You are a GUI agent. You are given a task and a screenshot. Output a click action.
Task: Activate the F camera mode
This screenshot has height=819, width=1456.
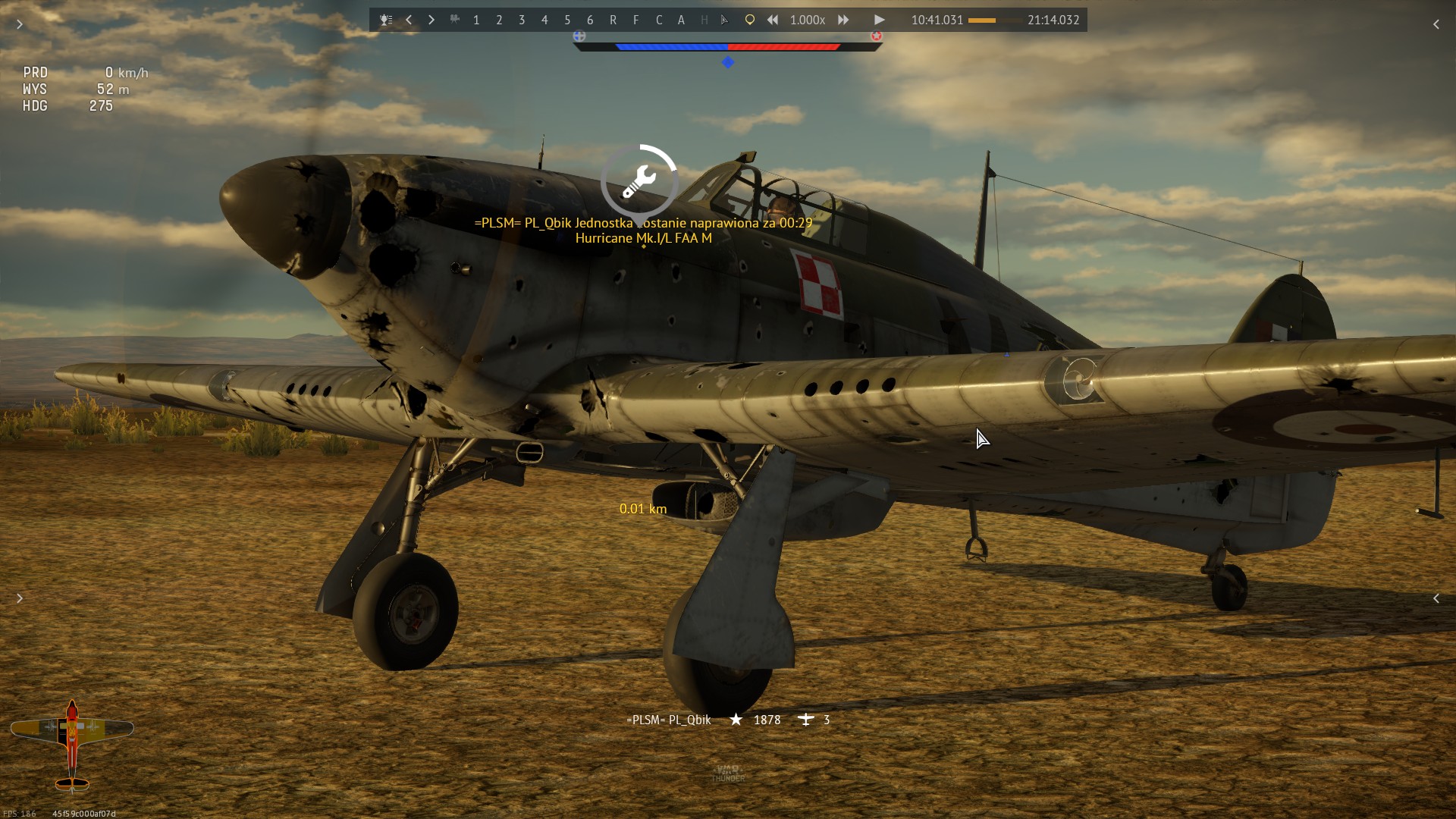point(635,20)
